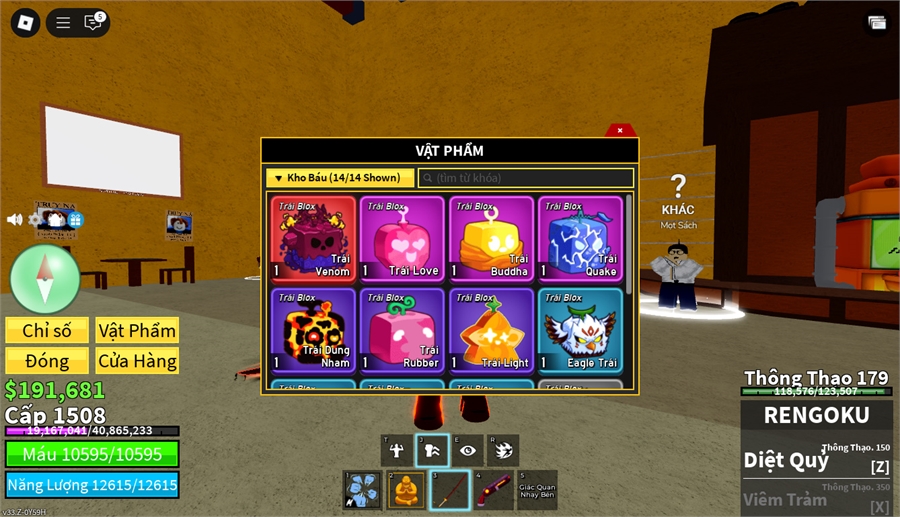Open the Roblox chat overlay
Viewport: 900px width, 517px height.
point(94,22)
